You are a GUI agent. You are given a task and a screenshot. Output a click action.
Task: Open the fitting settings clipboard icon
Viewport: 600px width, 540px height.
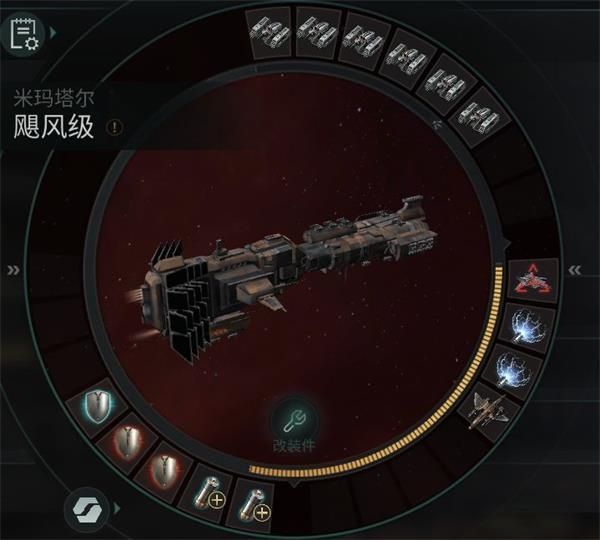(24, 34)
